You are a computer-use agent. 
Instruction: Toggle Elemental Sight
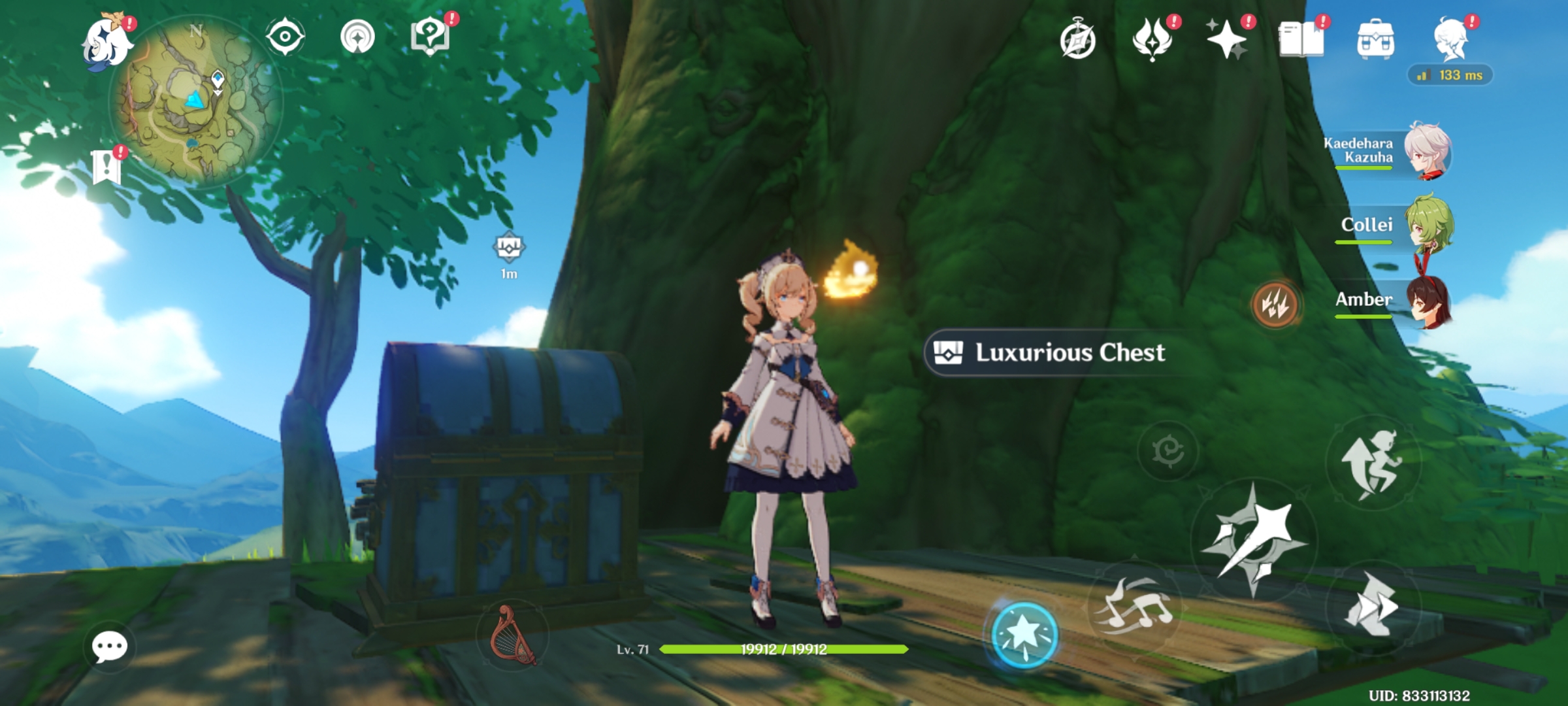pyautogui.click(x=284, y=37)
